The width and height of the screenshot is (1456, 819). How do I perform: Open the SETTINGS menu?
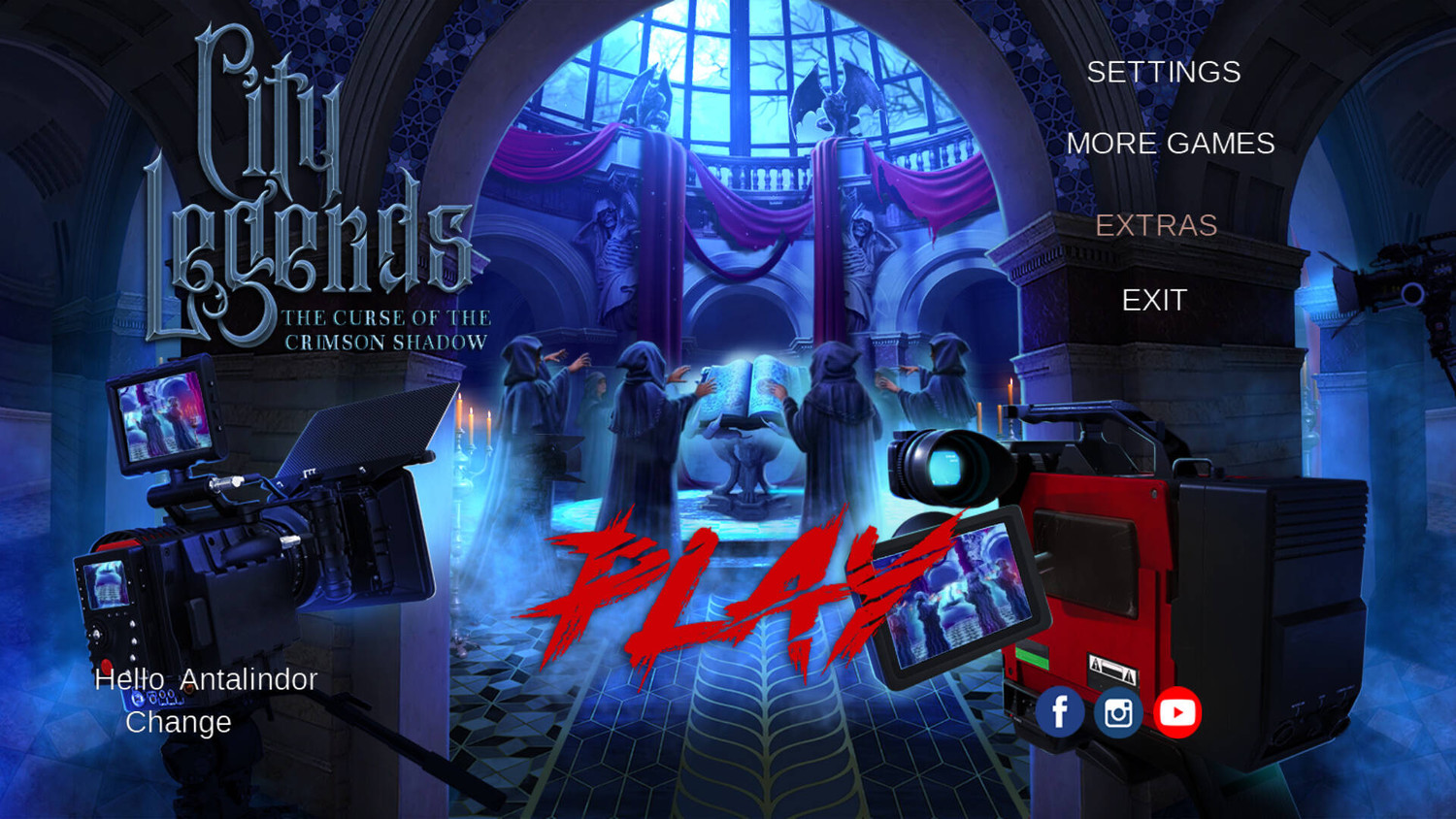1163,73
